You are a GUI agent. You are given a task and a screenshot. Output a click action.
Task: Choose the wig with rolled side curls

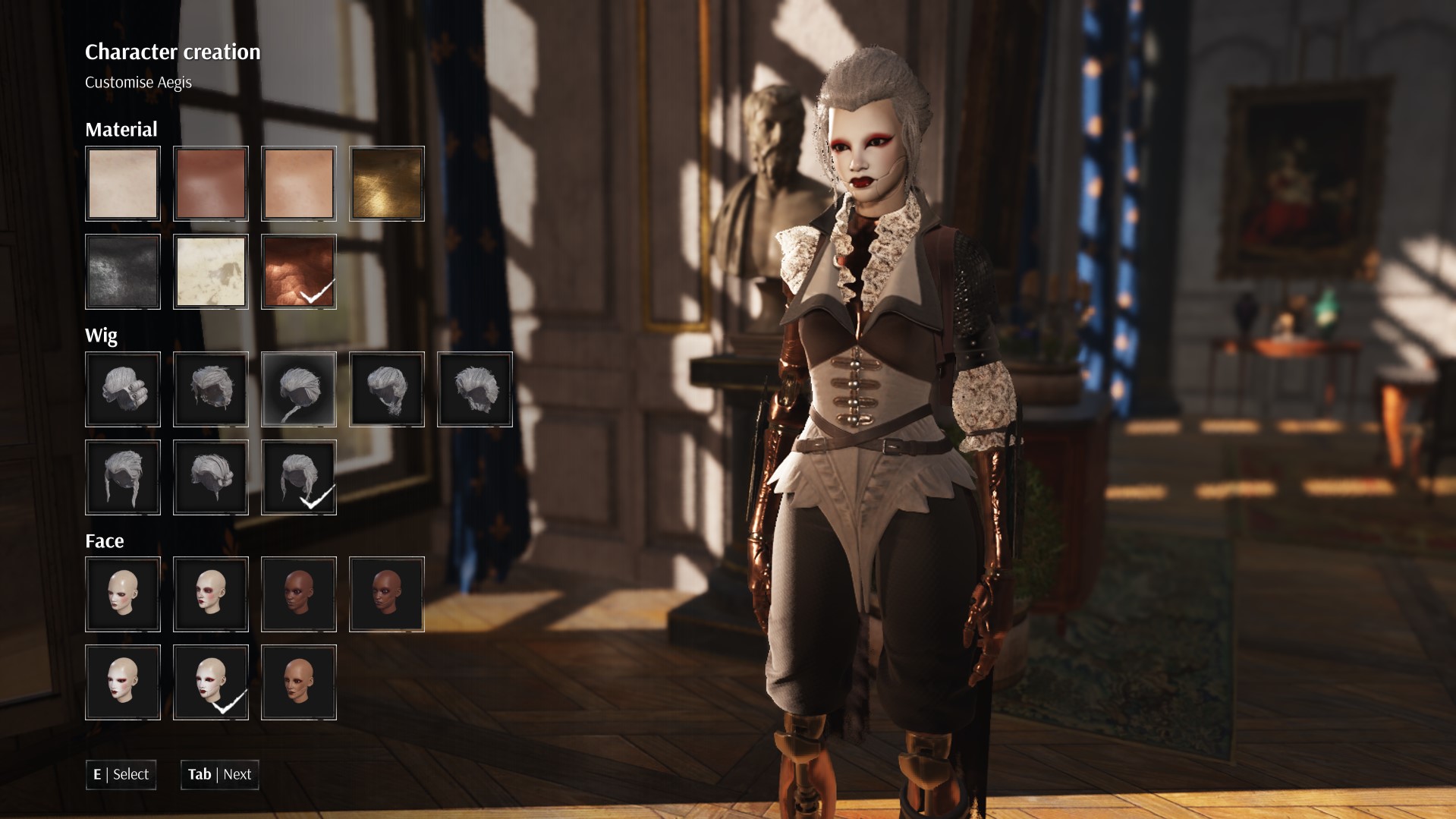click(x=123, y=389)
